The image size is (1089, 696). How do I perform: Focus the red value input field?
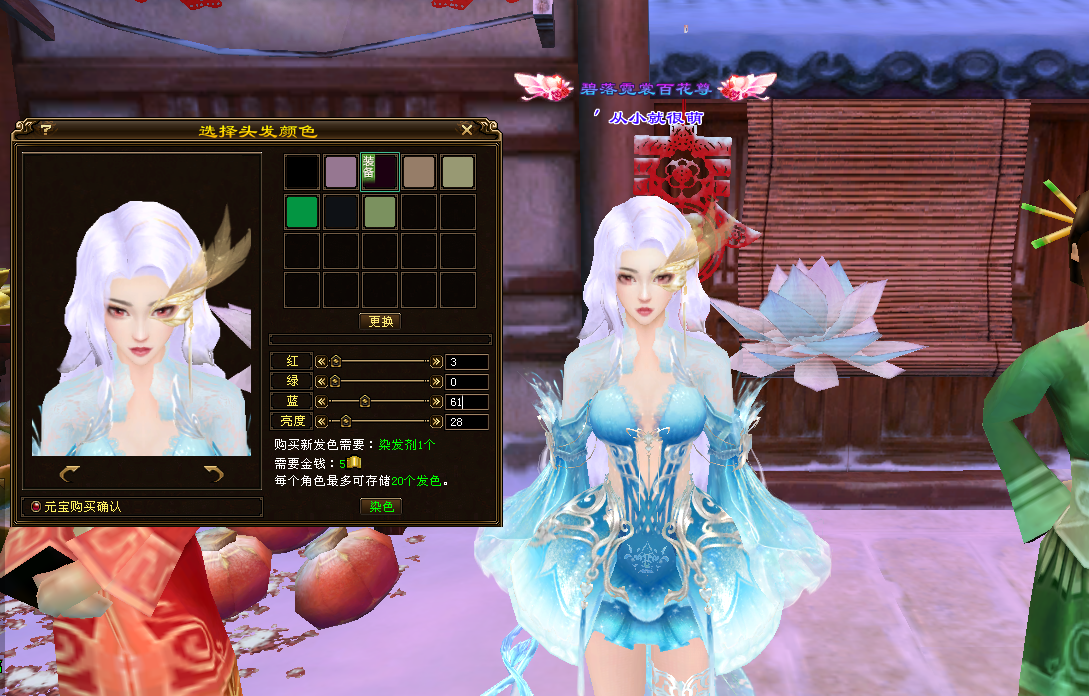click(467, 362)
